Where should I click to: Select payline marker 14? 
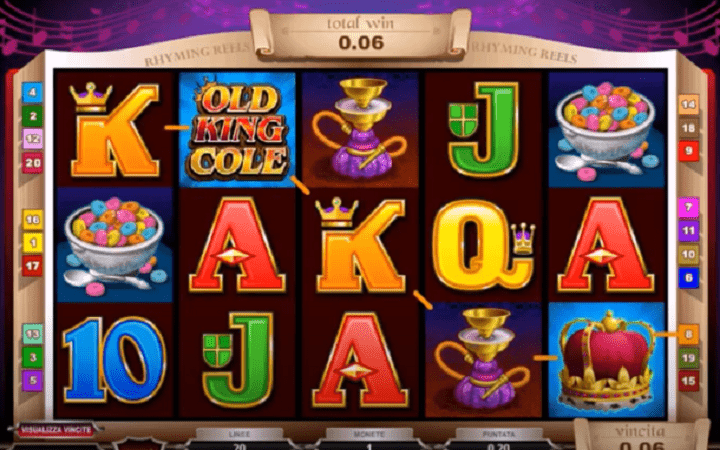[688, 104]
